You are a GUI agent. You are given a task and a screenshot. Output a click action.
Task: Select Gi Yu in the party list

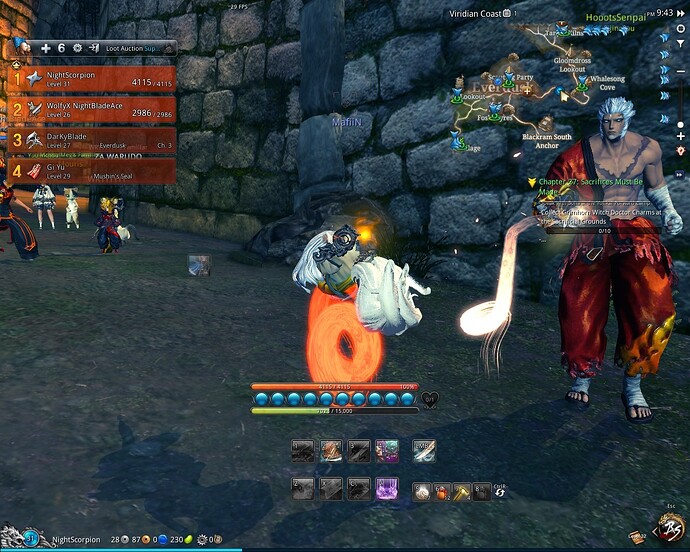pos(92,171)
